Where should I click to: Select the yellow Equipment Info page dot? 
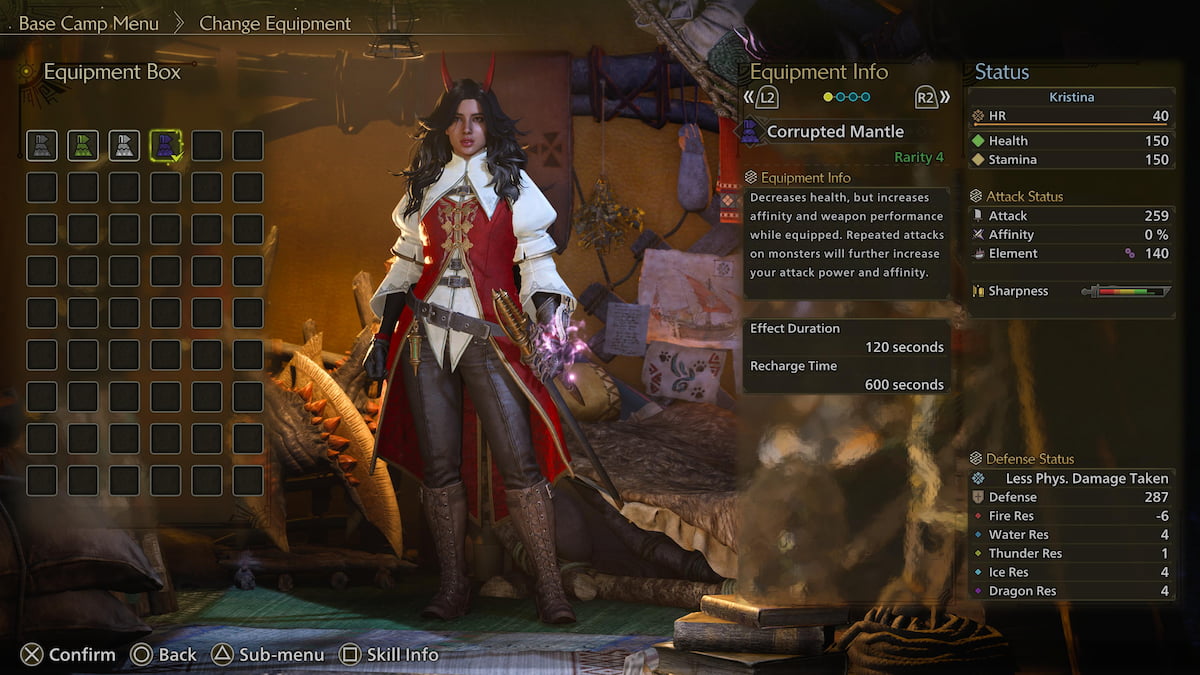[828, 97]
